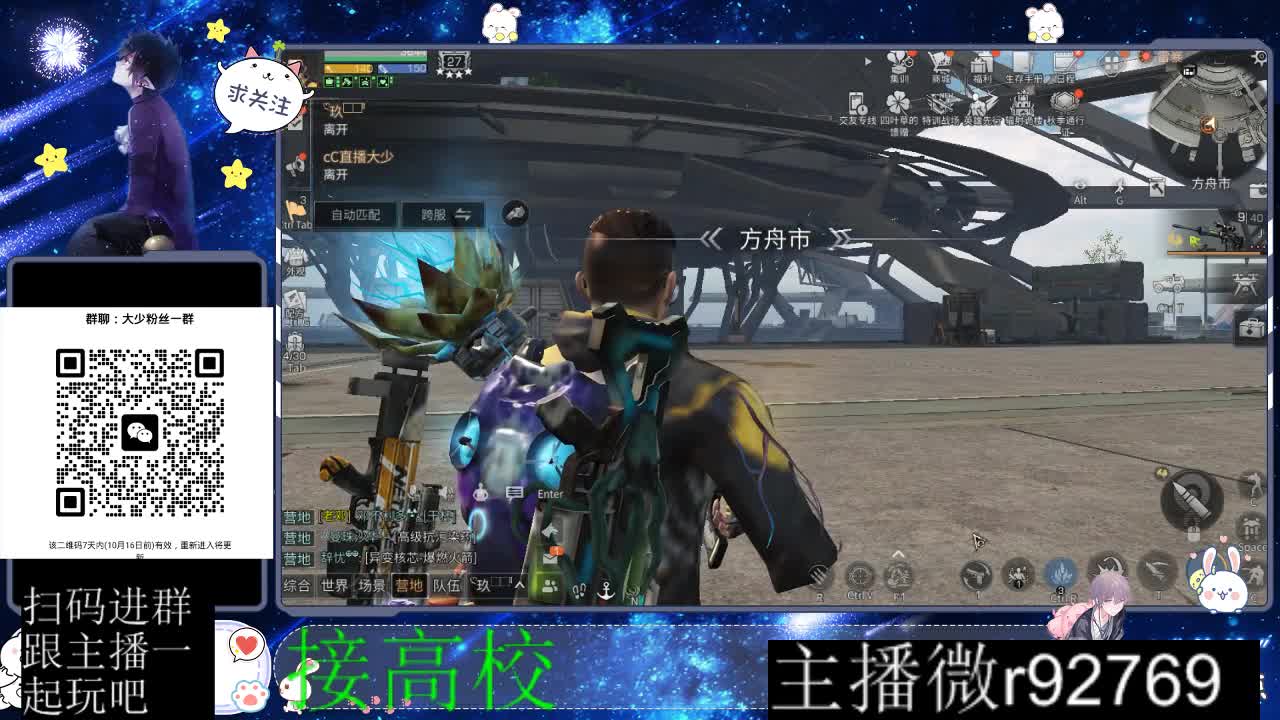
Task: Open the emote menu above the chat
Action: click(x=482, y=493)
